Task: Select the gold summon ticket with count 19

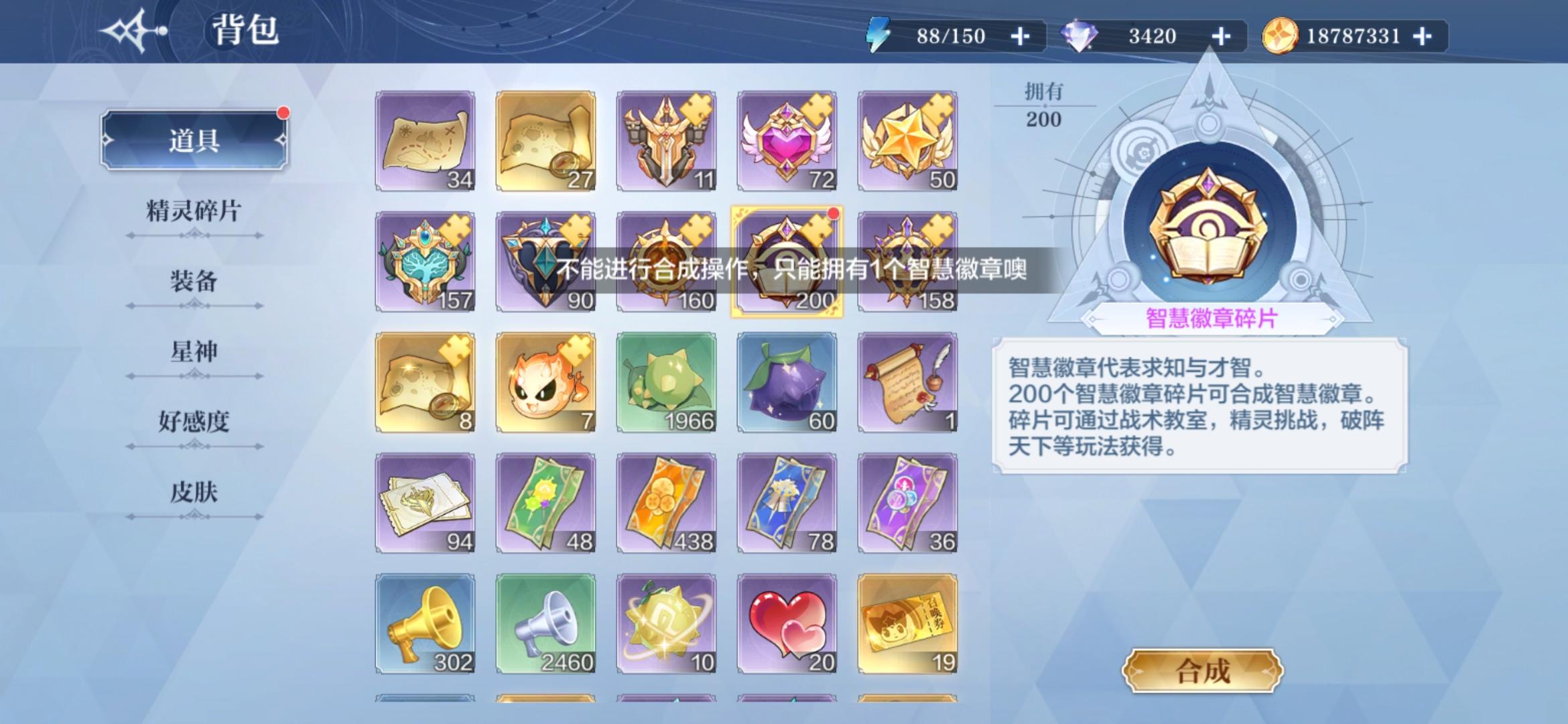Action: coord(908,620)
